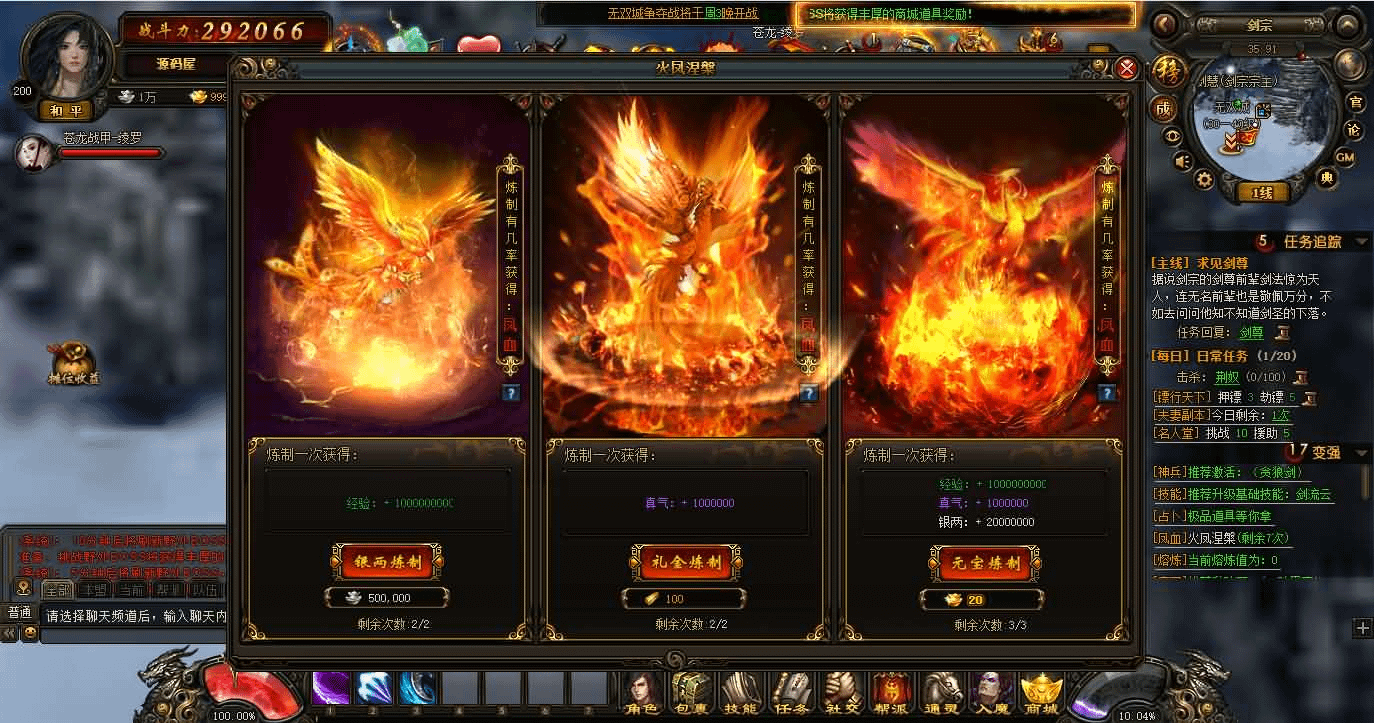
Task: Click the 剑尊 quest reply link
Action: point(1251,332)
